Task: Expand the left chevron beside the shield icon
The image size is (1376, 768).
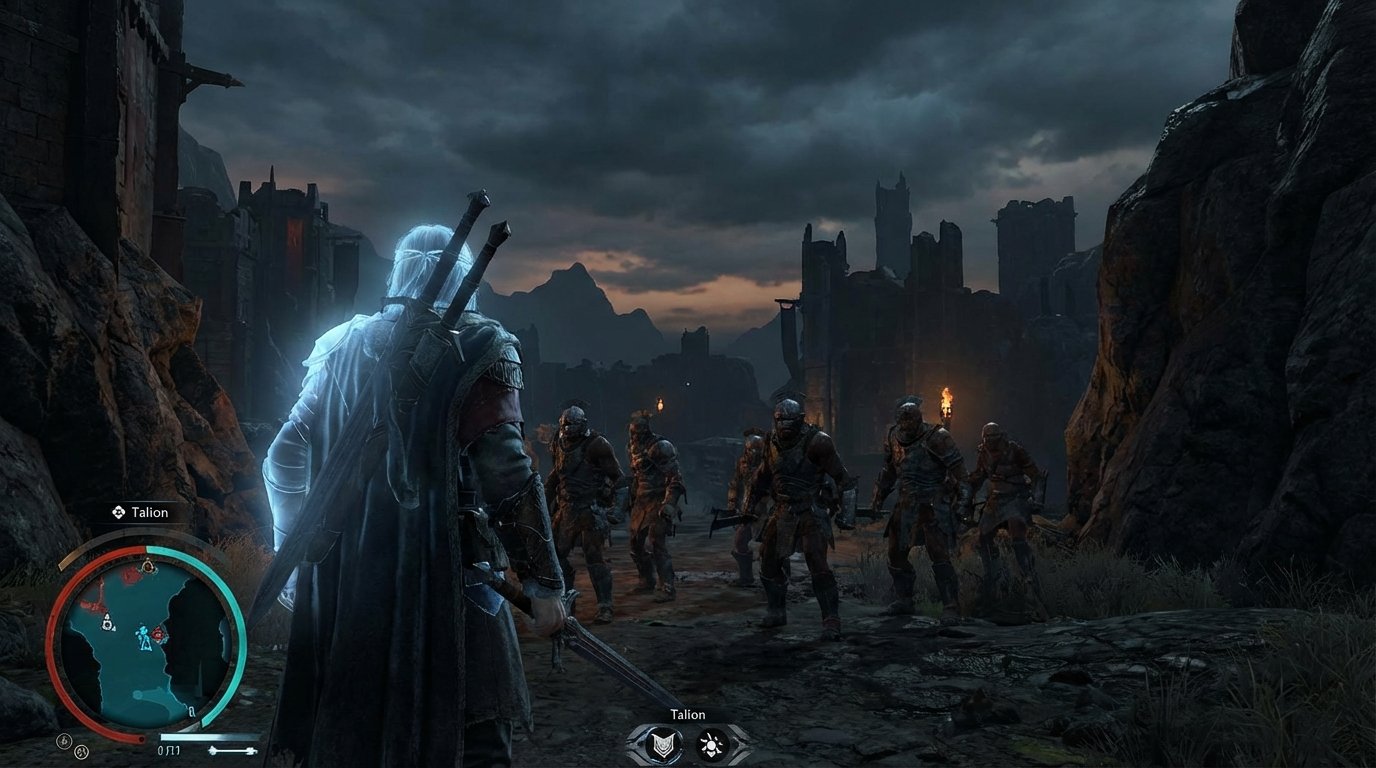Action: [x=634, y=745]
